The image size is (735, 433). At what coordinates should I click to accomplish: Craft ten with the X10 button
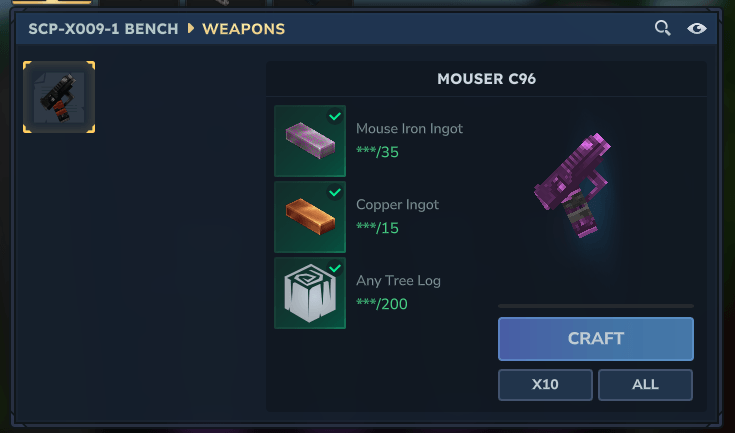tap(545, 385)
